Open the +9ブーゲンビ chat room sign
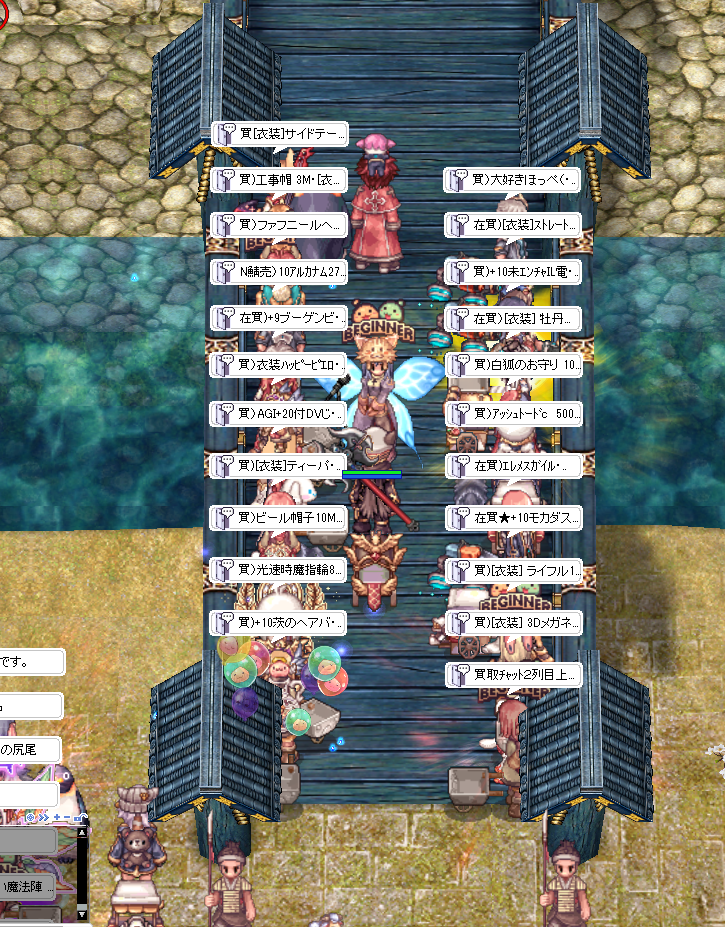Image resolution: width=725 pixels, height=927 pixels. tap(279, 318)
